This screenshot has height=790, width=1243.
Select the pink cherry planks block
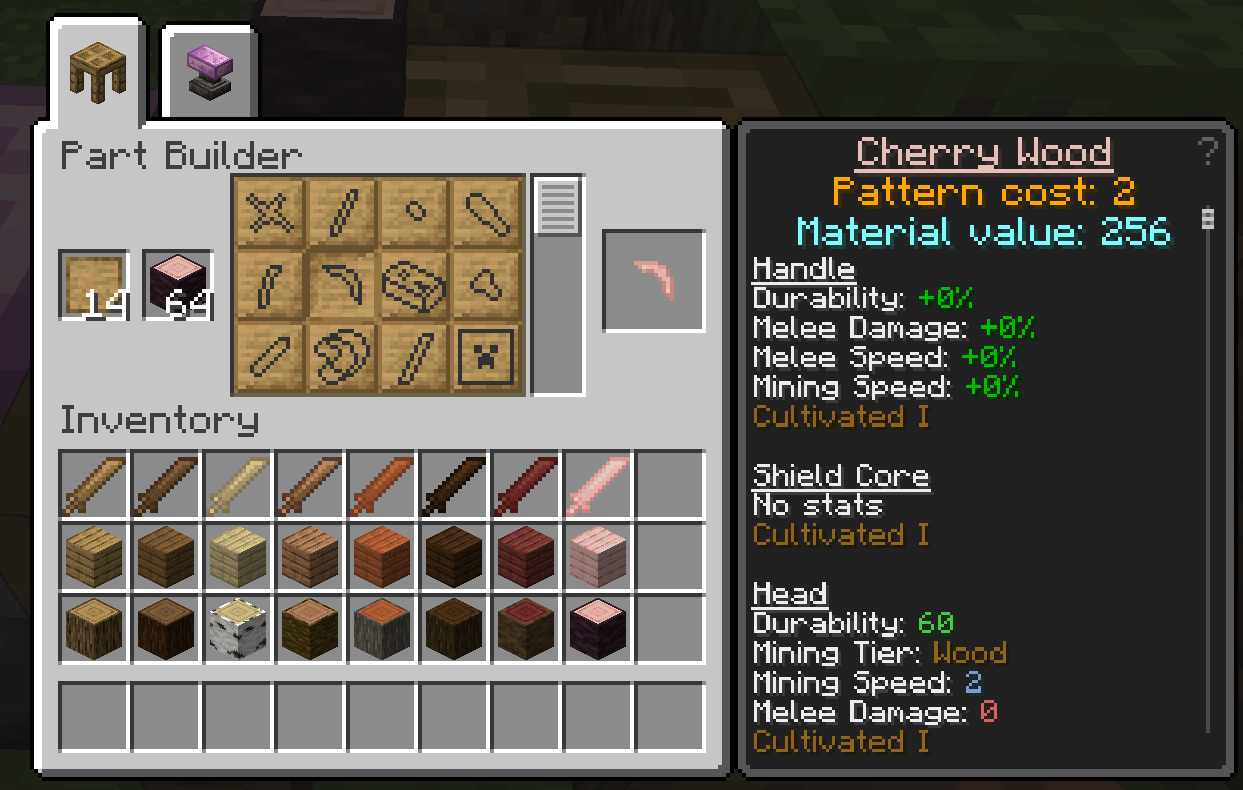[598, 557]
